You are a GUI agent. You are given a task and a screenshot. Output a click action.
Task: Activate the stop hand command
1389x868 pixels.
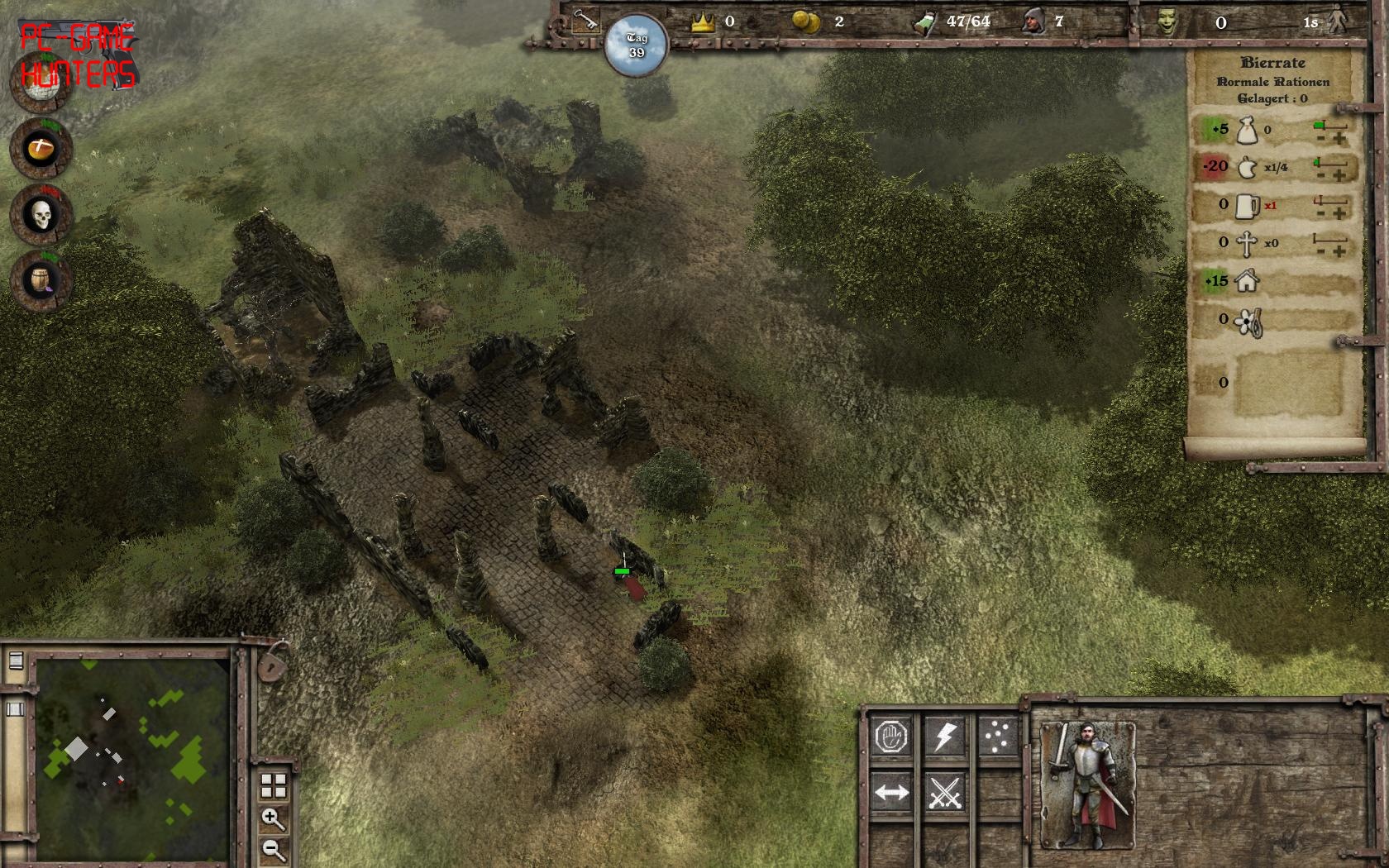click(x=891, y=736)
